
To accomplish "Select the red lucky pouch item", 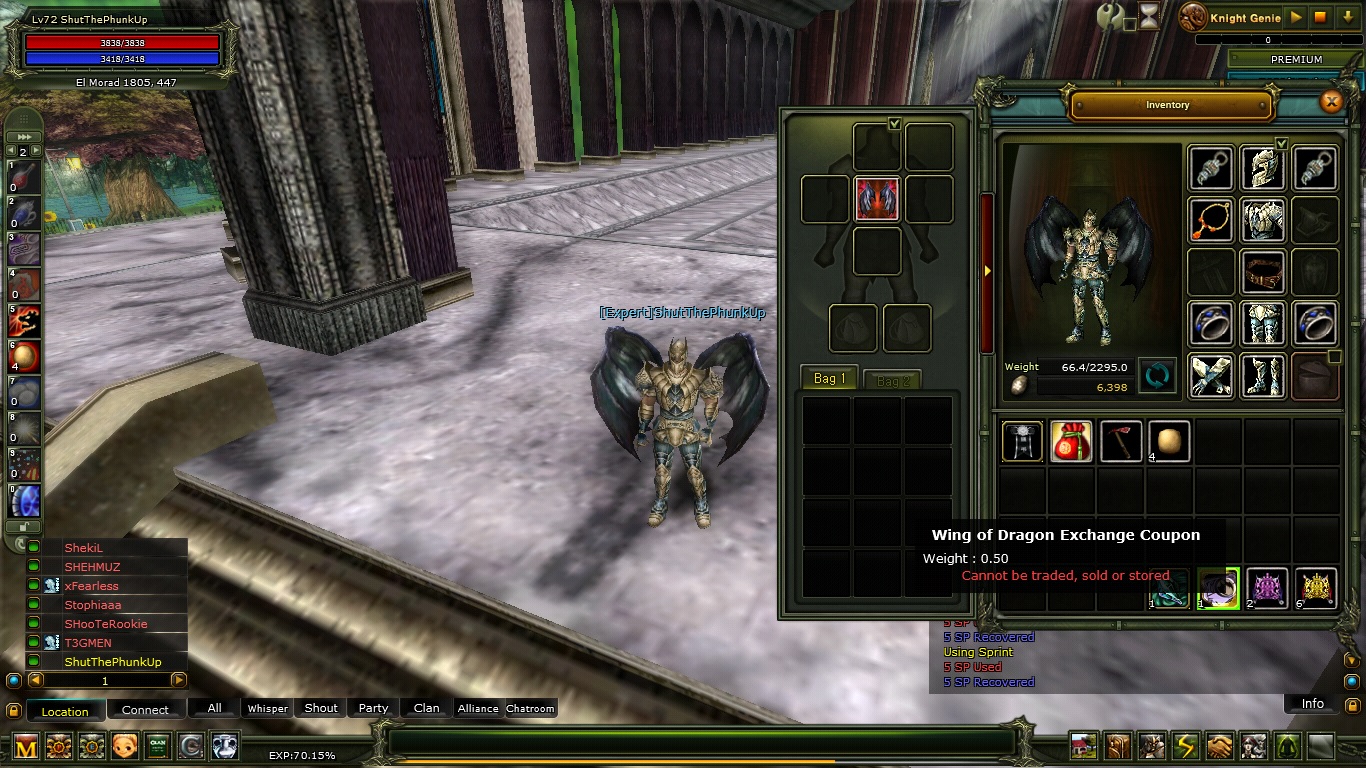I will point(1071,441).
